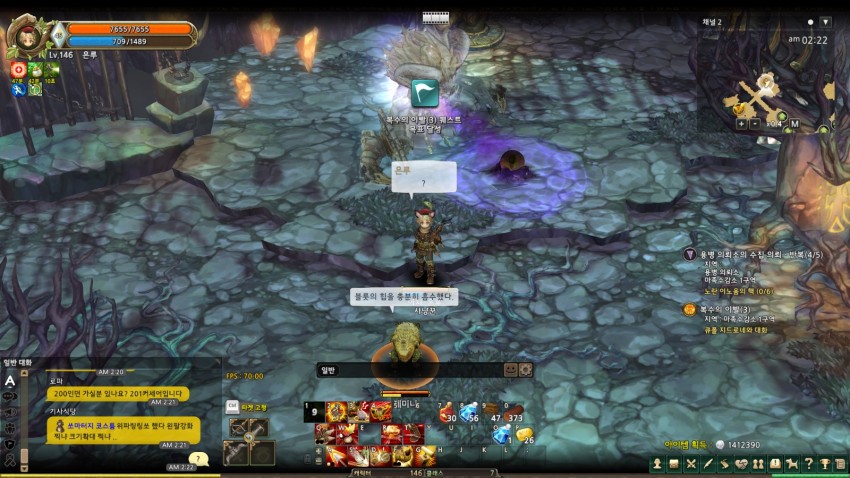
Task: Select the all-chat 'A' channel icon
Action: [10, 380]
